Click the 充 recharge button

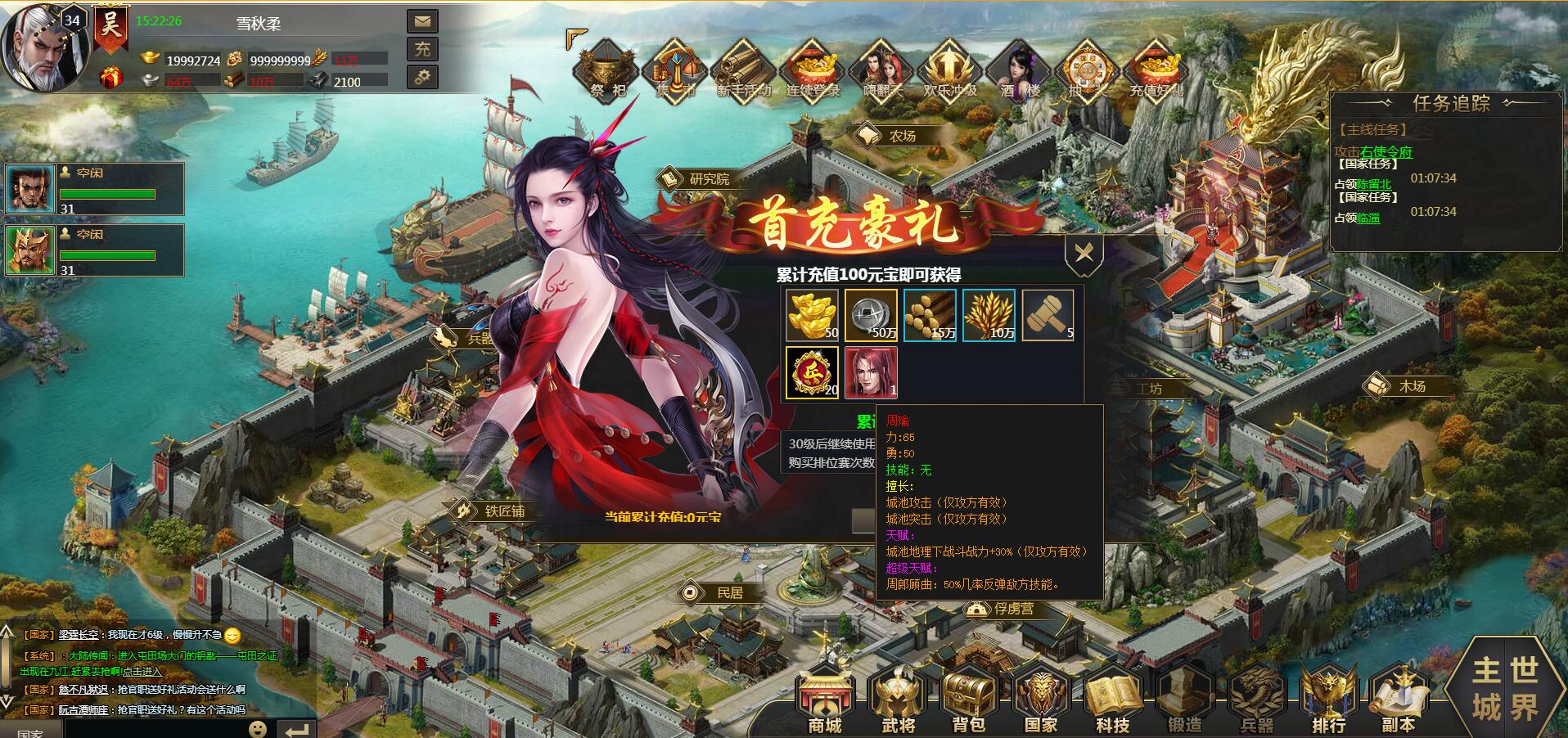(x=422, y=49)
